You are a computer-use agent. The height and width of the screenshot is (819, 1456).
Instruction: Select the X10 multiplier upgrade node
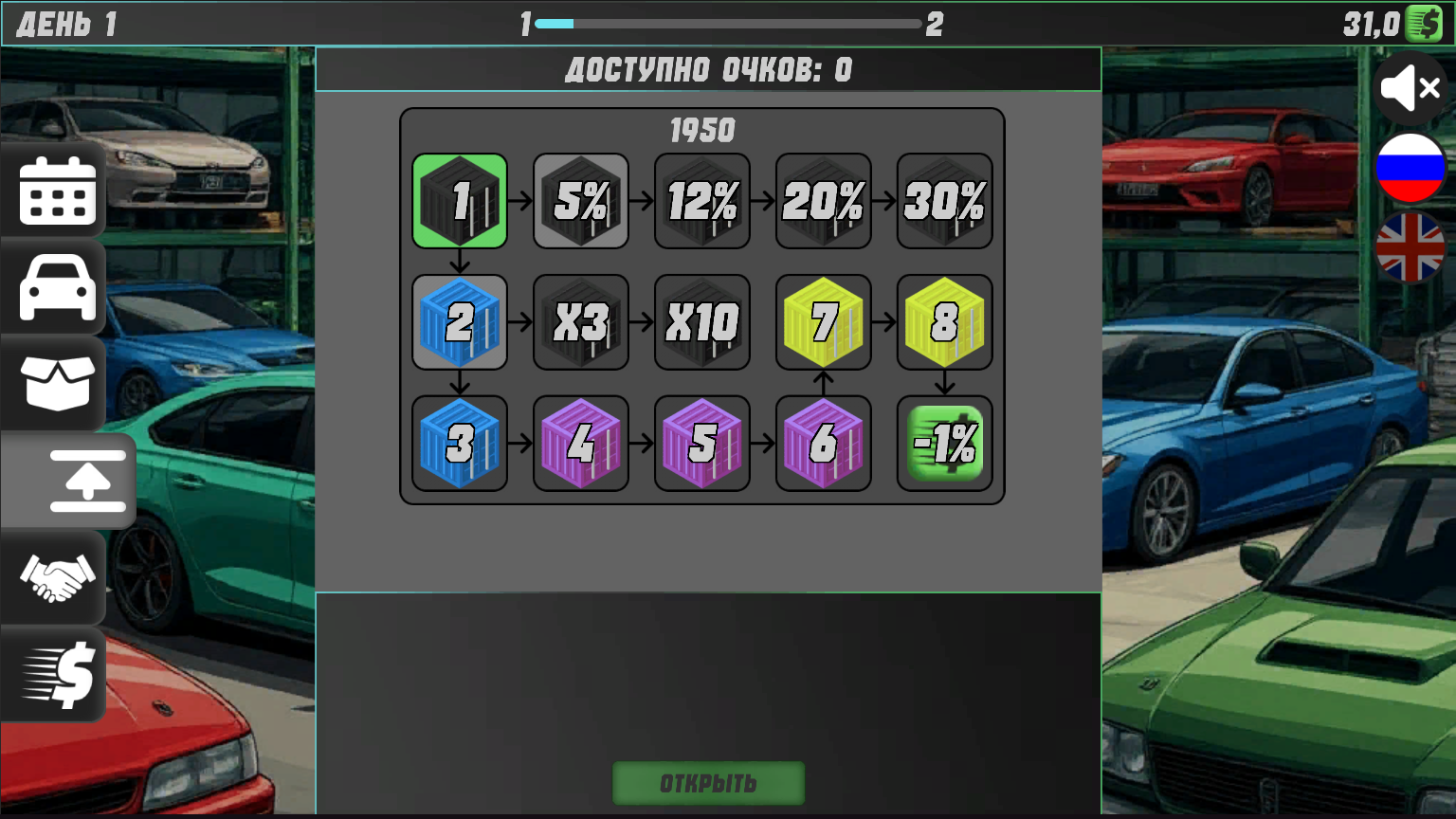coord(701,321)
